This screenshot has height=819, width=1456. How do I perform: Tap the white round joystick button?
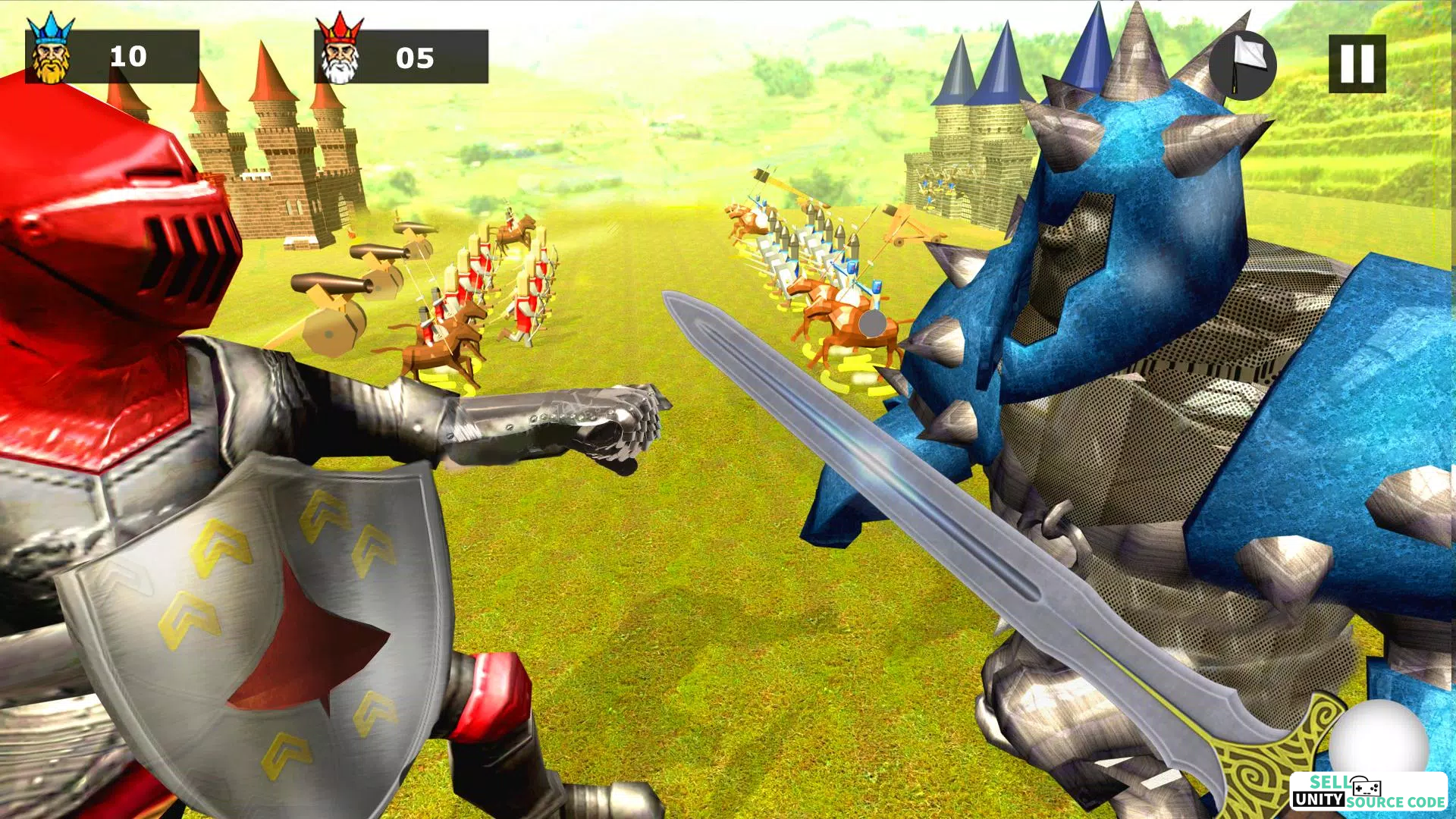1378,742
